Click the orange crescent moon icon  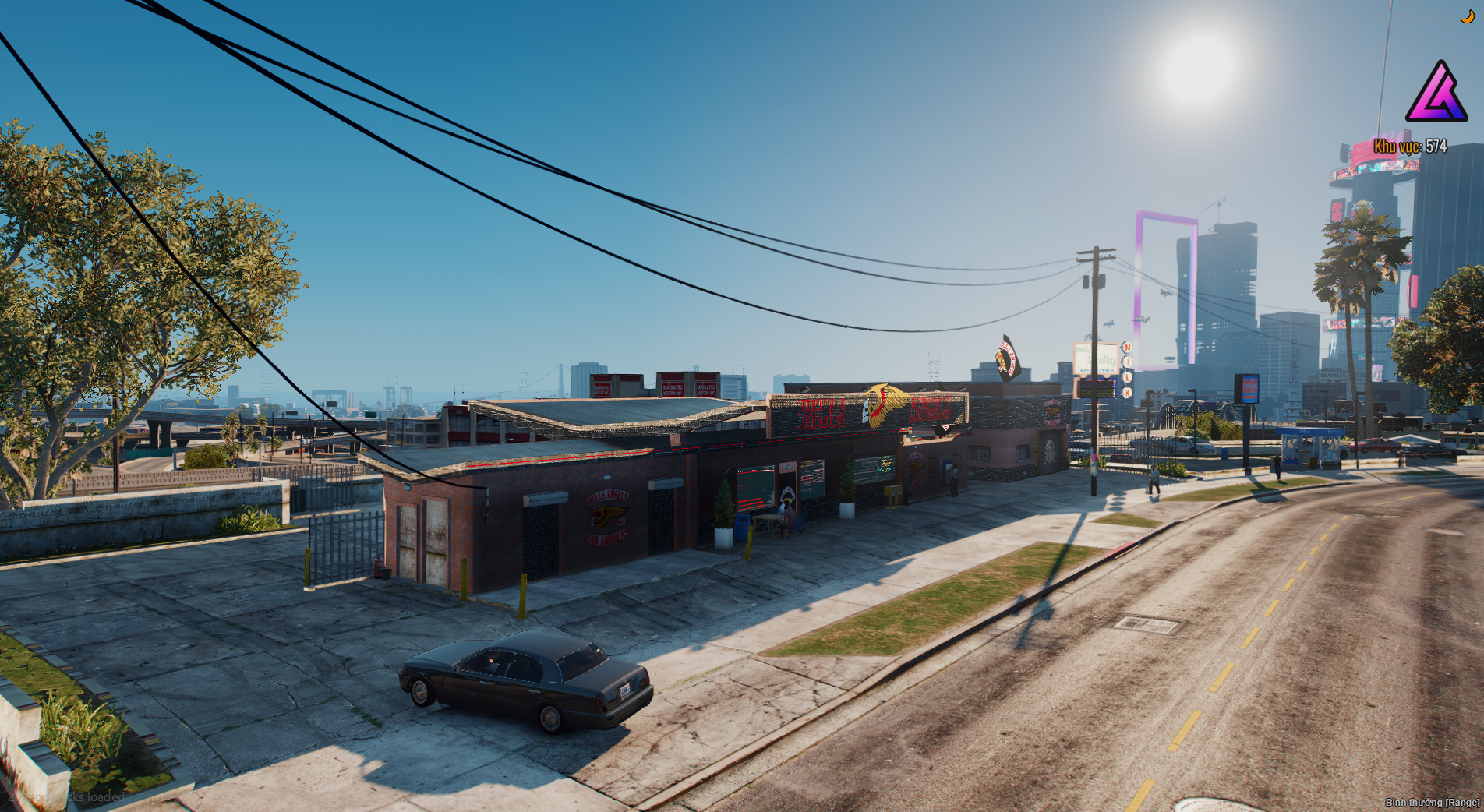coord(1467,16)
